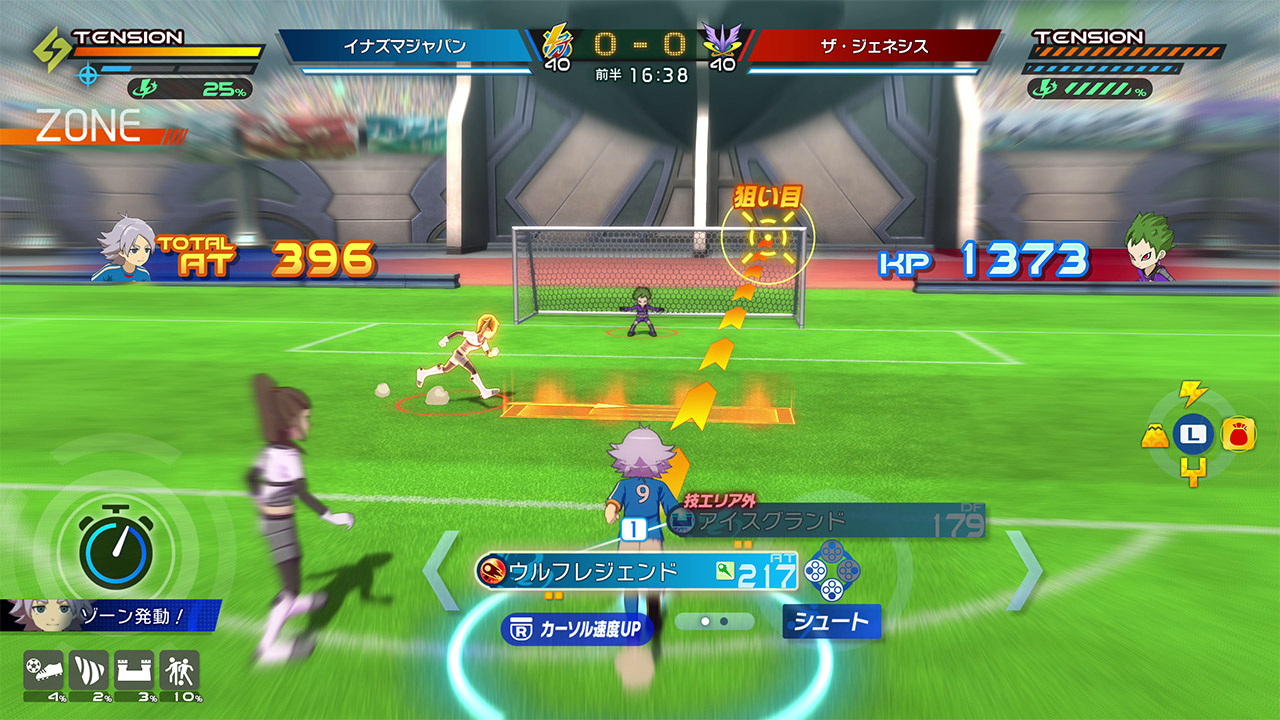Click the ゾーン発動 notification banner

click(110, 616)
